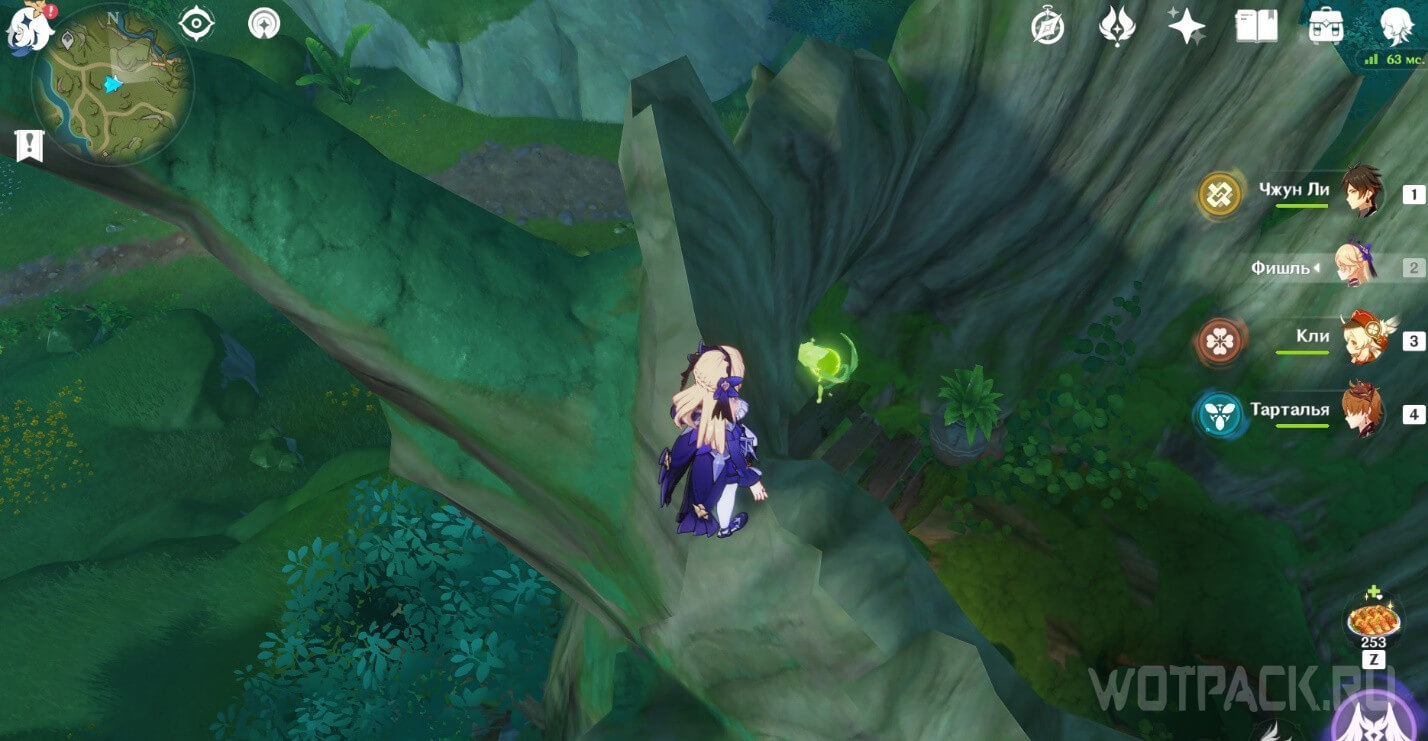Screen dimensions: 1428x741
Task: Click the eye-shaped icon beside the minimap
Action: (x=197, y=24)
